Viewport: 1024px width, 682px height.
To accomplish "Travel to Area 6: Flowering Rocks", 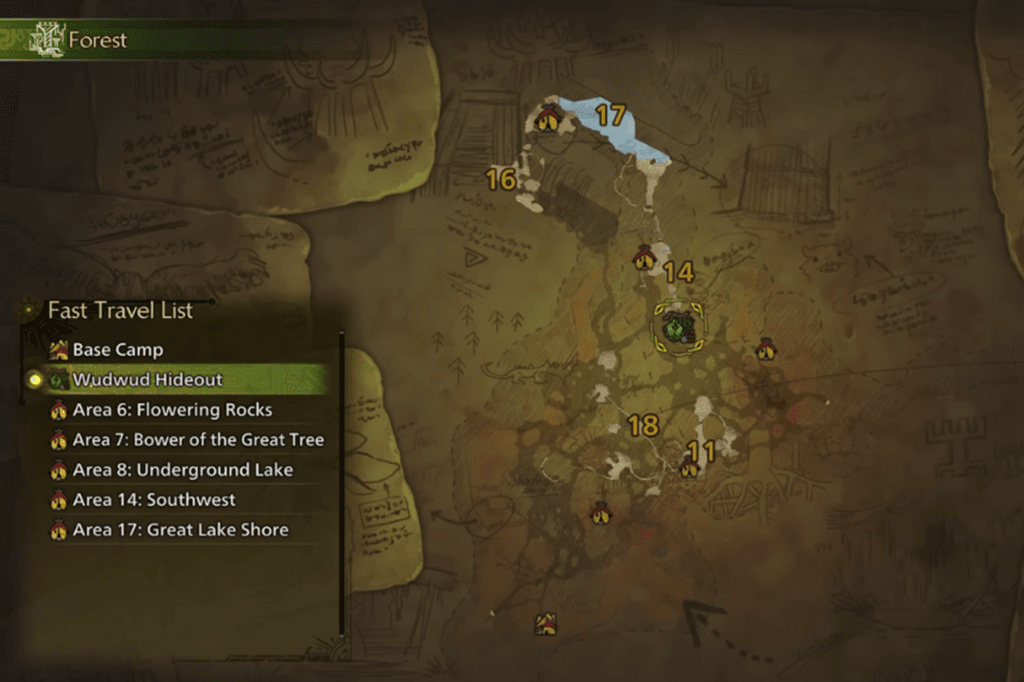I will (x=172, y=410).
